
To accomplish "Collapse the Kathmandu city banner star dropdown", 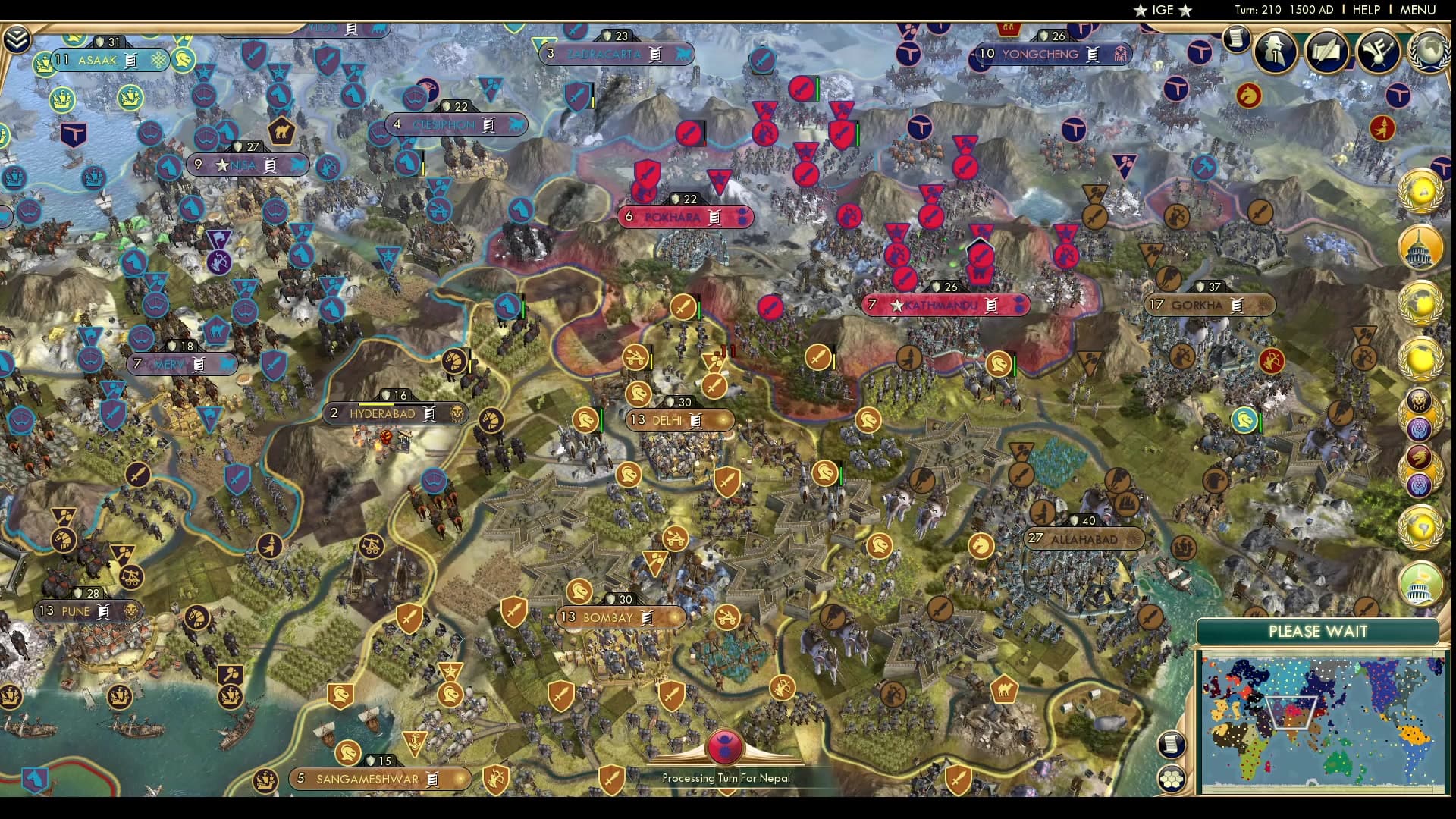I will point(897,306).
